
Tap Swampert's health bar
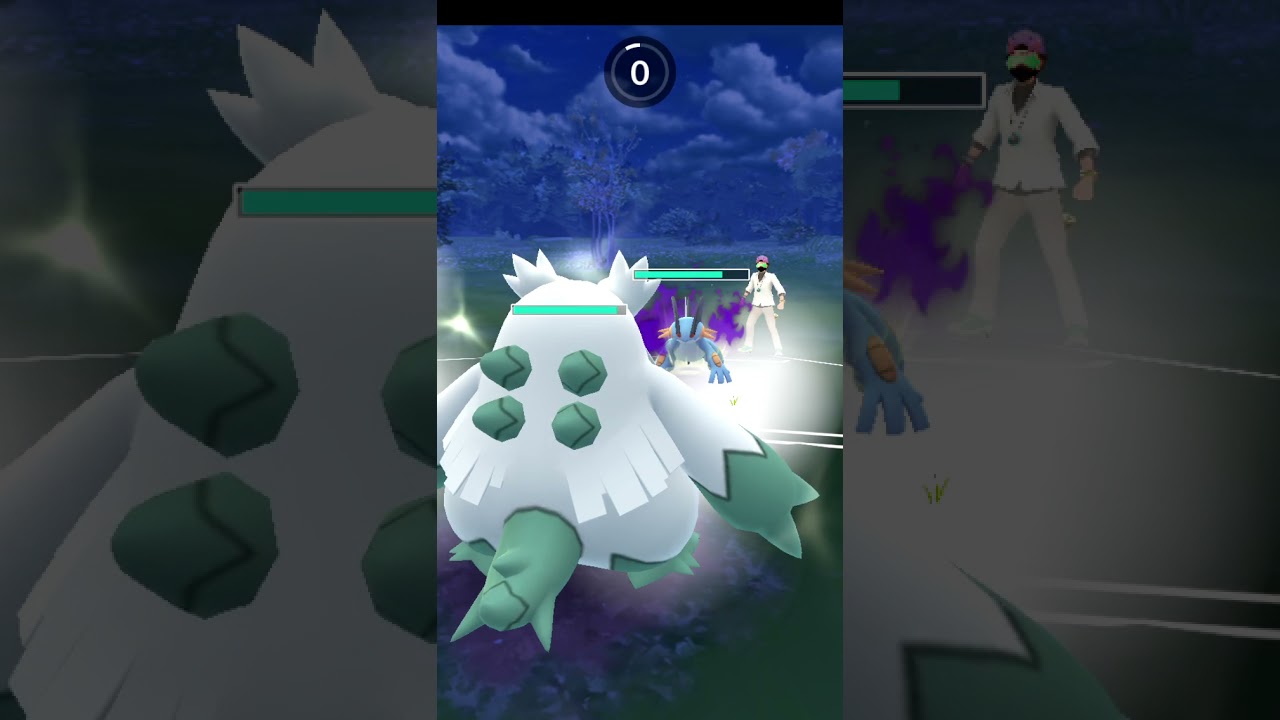click(678, 273)
